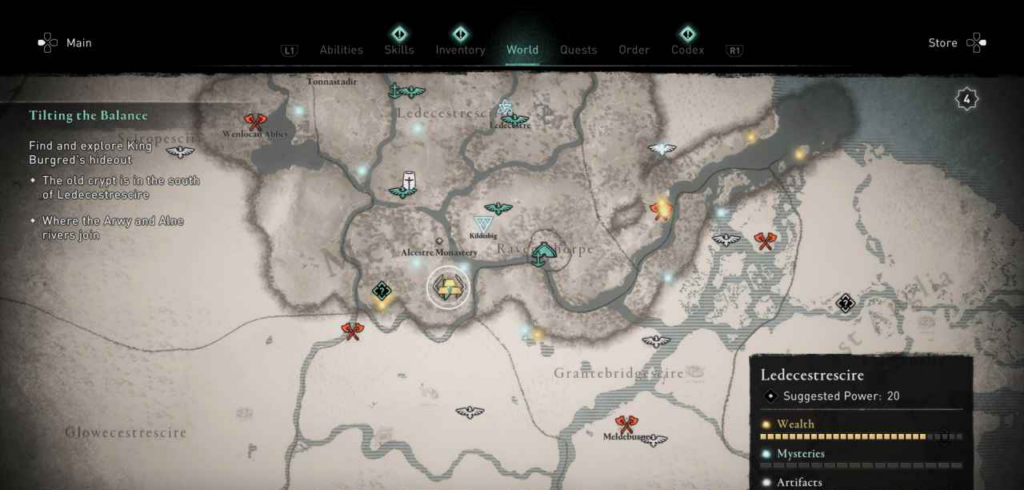1024x490 pixels.
Task: Select the white helmet map marker
Action: (408, 181)
